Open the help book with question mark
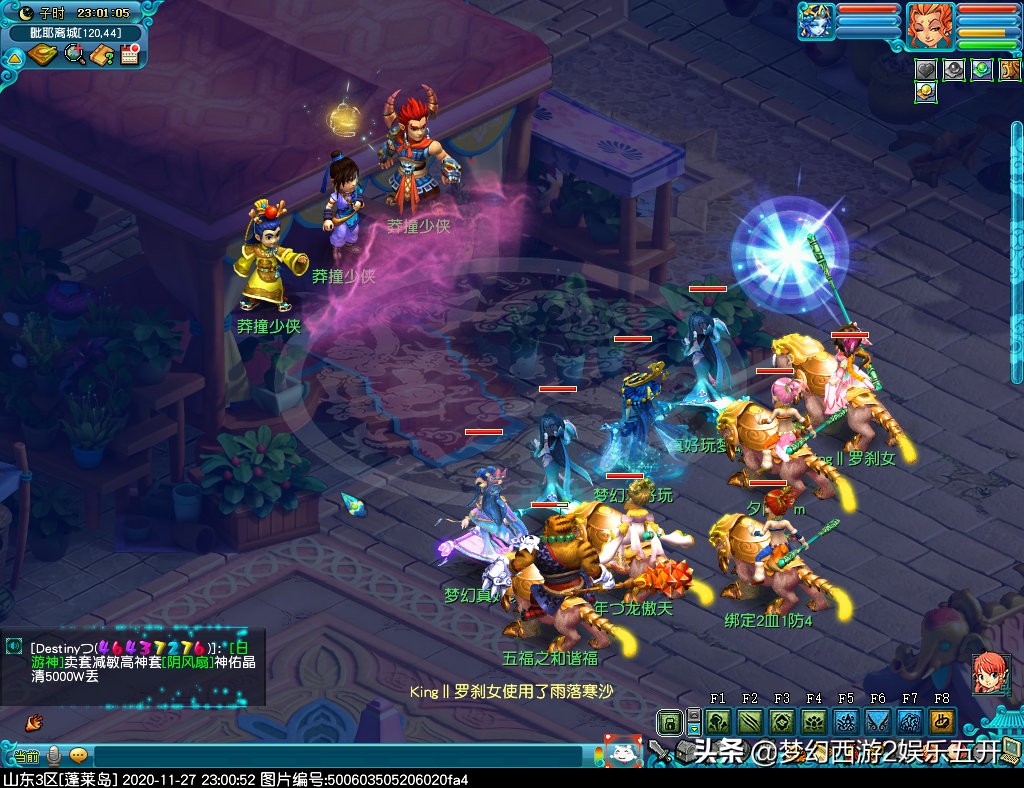This screenshot has height=788, width=1024. point(101,54)
